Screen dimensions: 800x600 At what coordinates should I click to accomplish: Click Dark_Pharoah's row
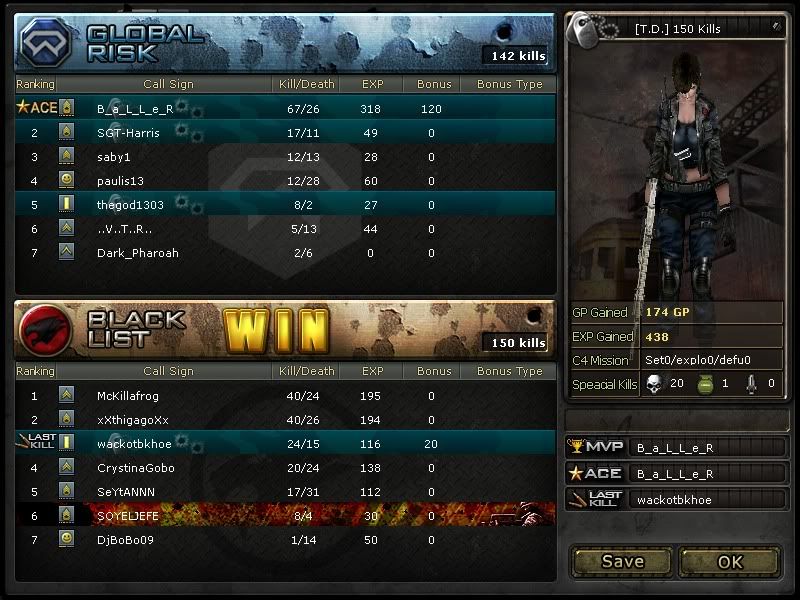(285, 253)
